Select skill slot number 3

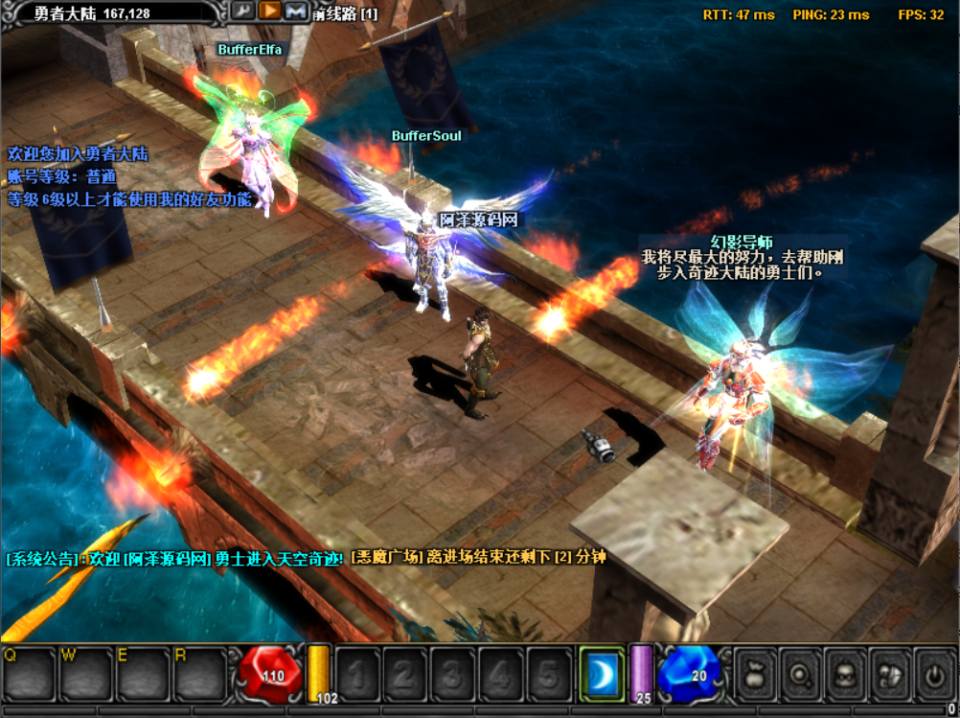453,676
